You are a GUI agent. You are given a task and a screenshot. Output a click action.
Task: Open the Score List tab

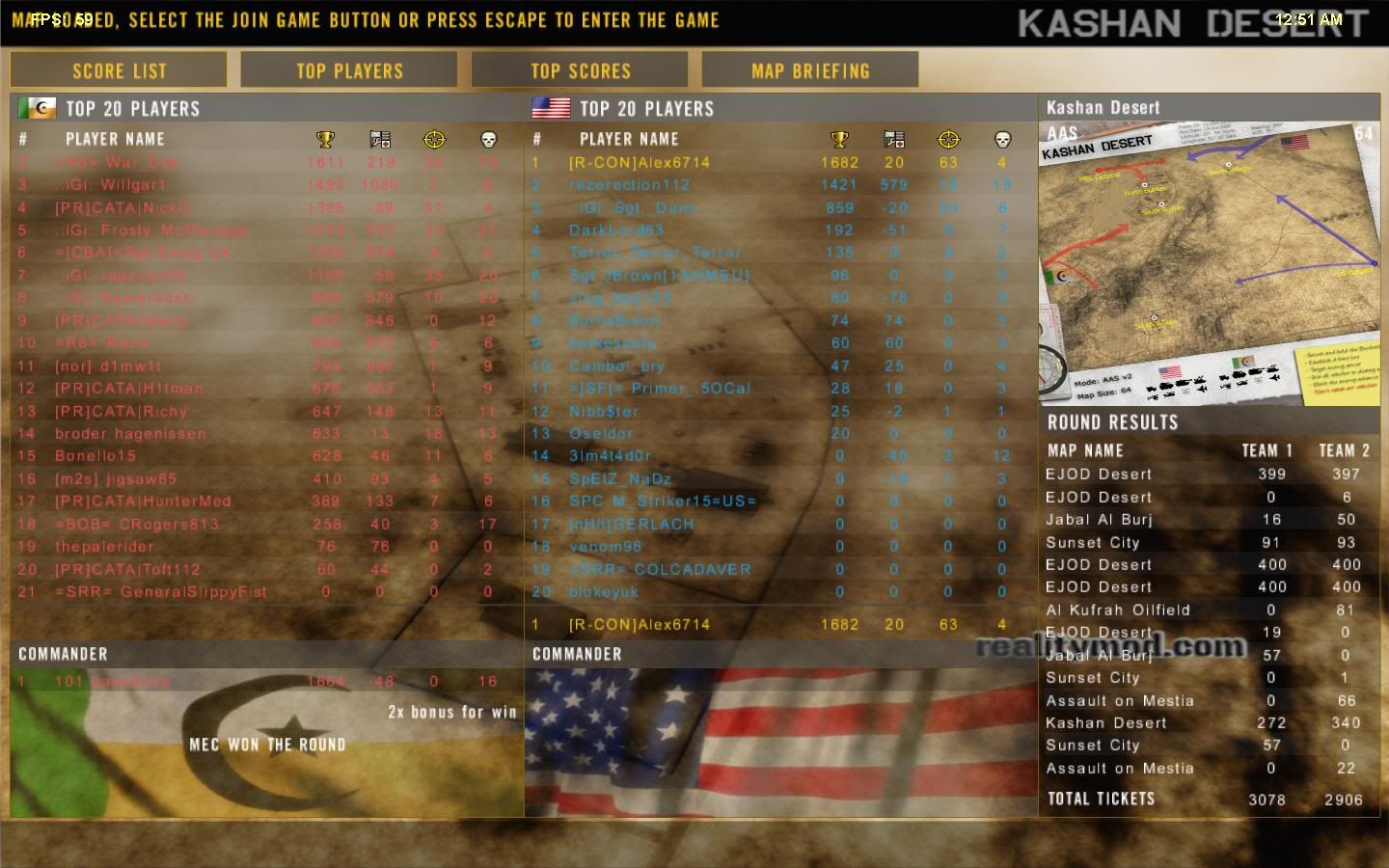coord(119,70)
